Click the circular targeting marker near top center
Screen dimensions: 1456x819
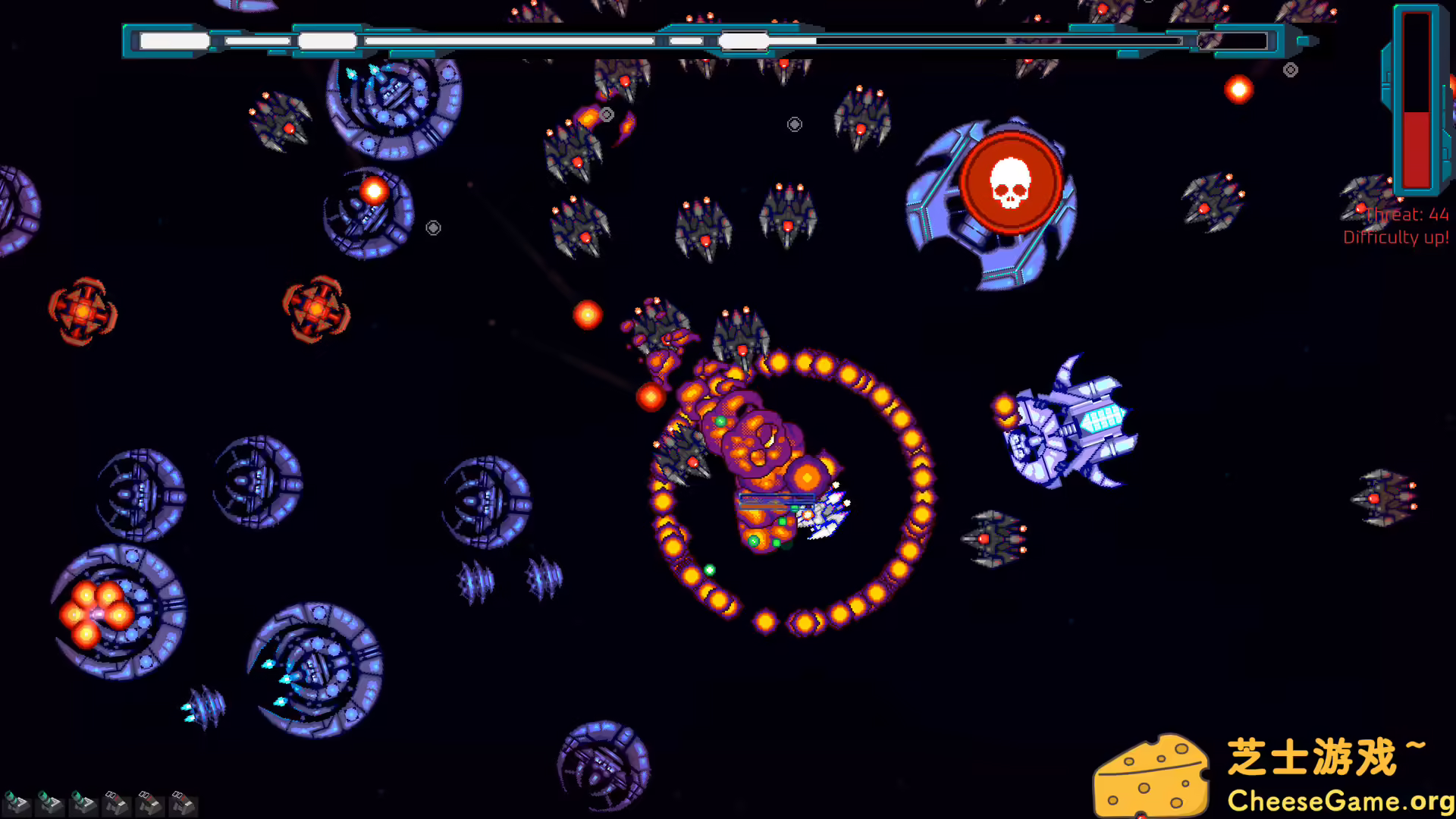(x=794, y=124)
